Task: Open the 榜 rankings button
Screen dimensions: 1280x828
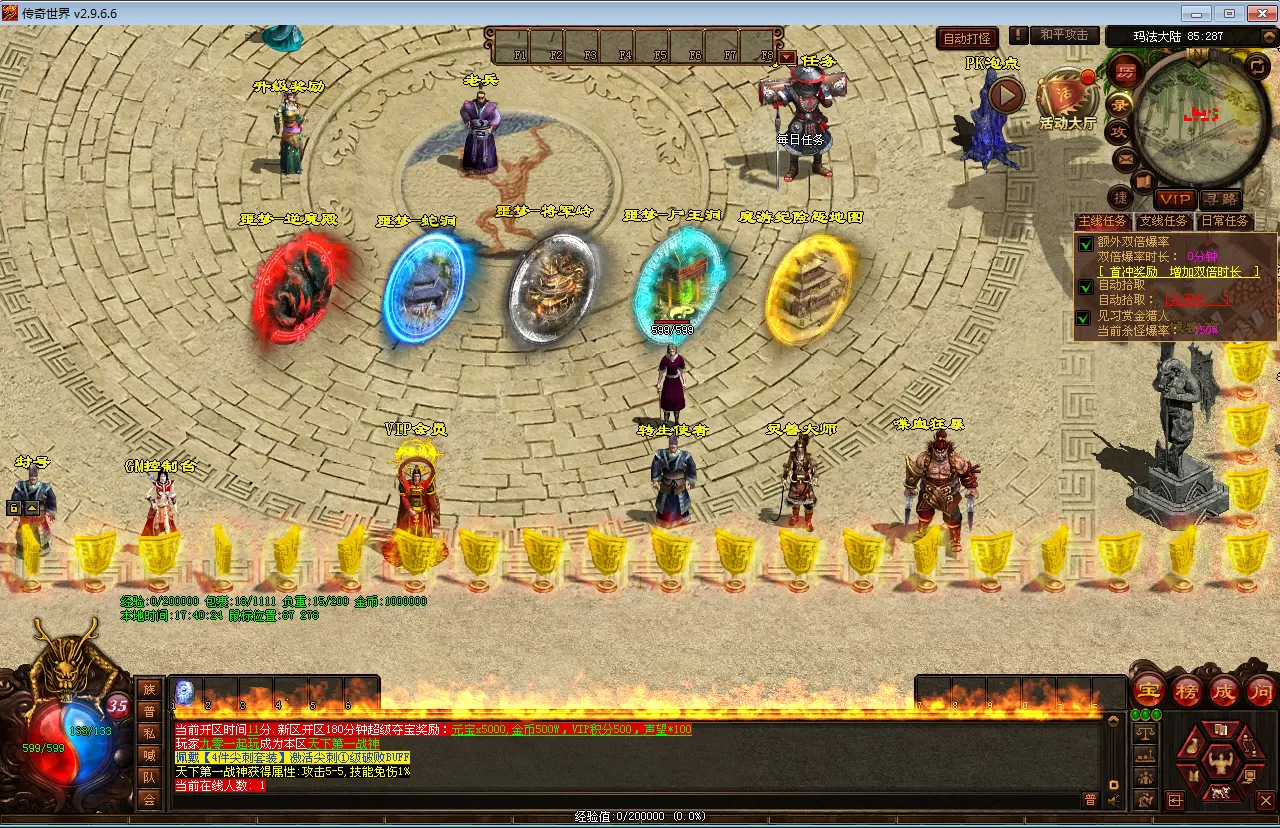Action: 1187,690
